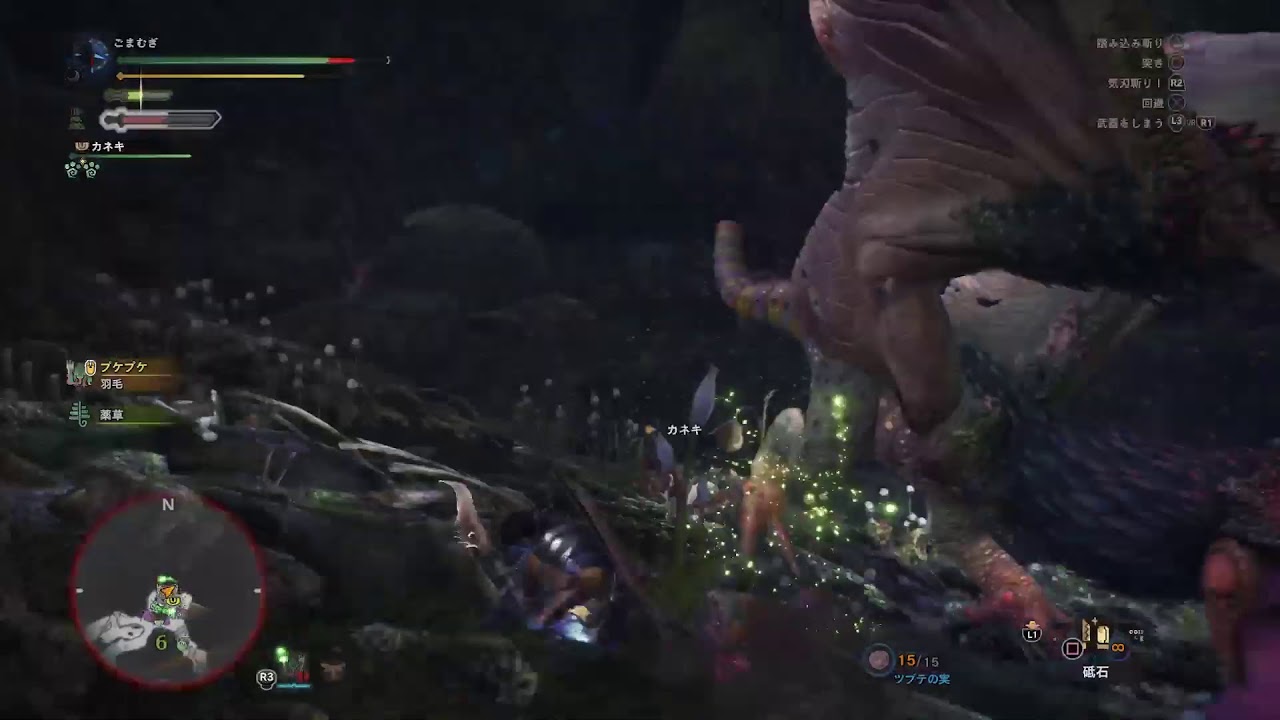Select the 踏み込み斬り action label
The image size is (1280, 720).
pyautogui.click(x=1130, y=42)
